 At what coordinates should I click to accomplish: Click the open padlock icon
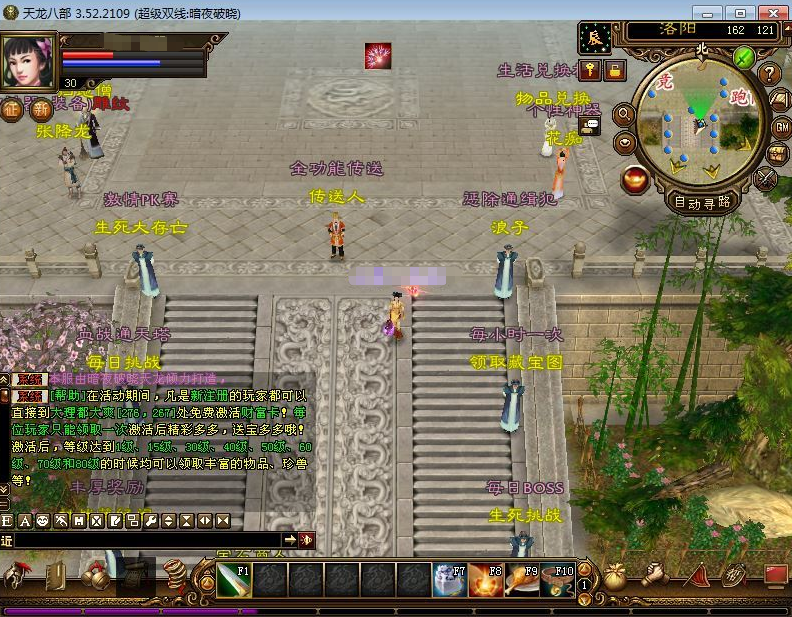point(613,70)
